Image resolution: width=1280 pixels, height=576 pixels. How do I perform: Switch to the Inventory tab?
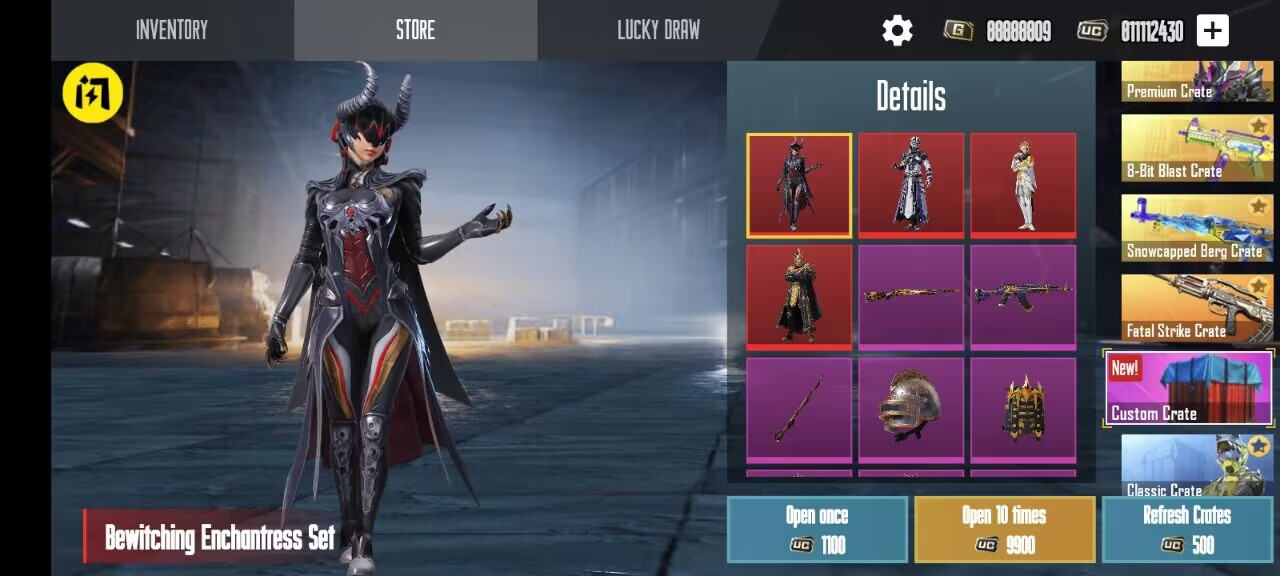pos(172,30)
